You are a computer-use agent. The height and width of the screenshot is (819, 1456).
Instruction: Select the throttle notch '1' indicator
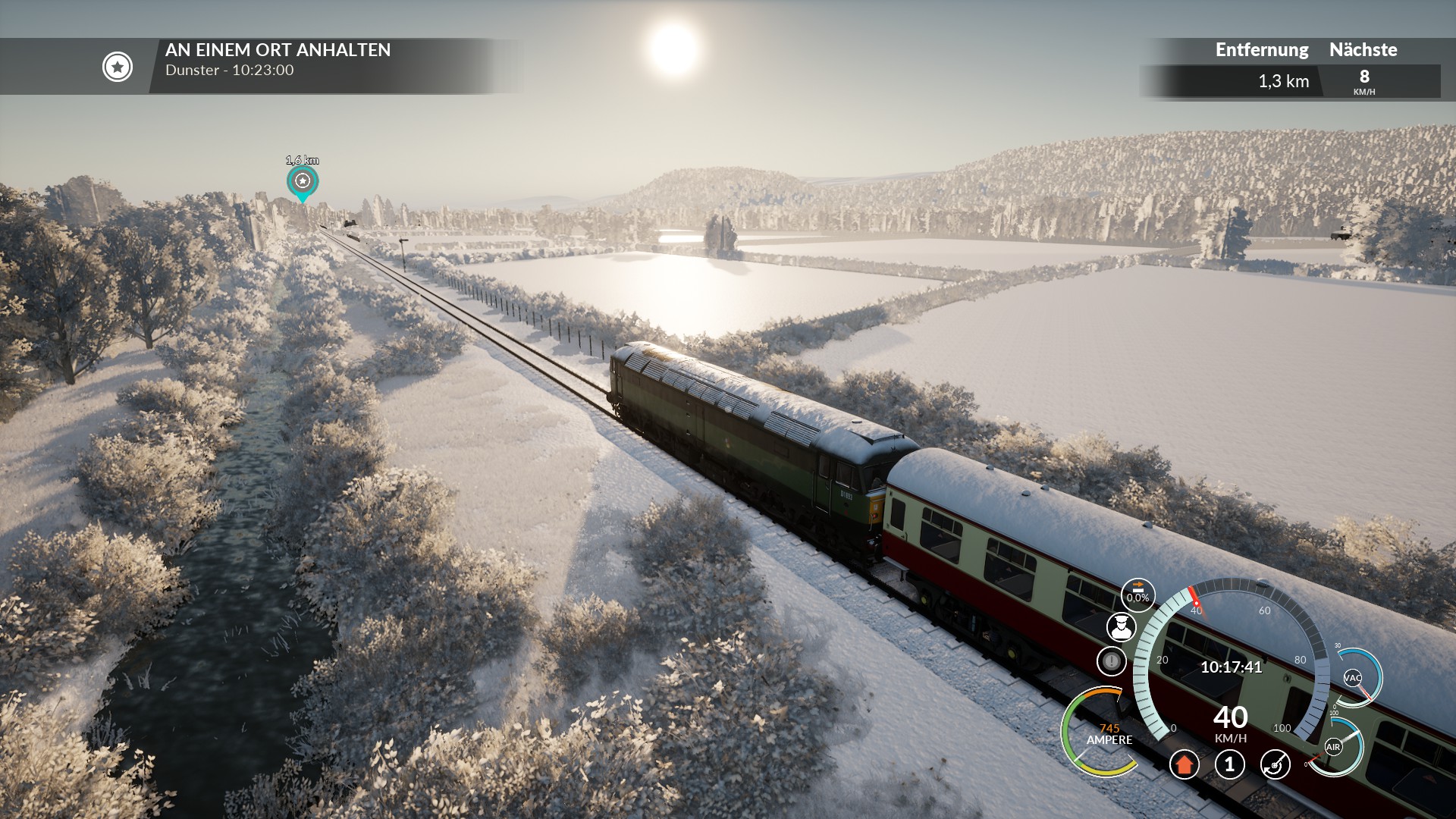point(1229,764)
